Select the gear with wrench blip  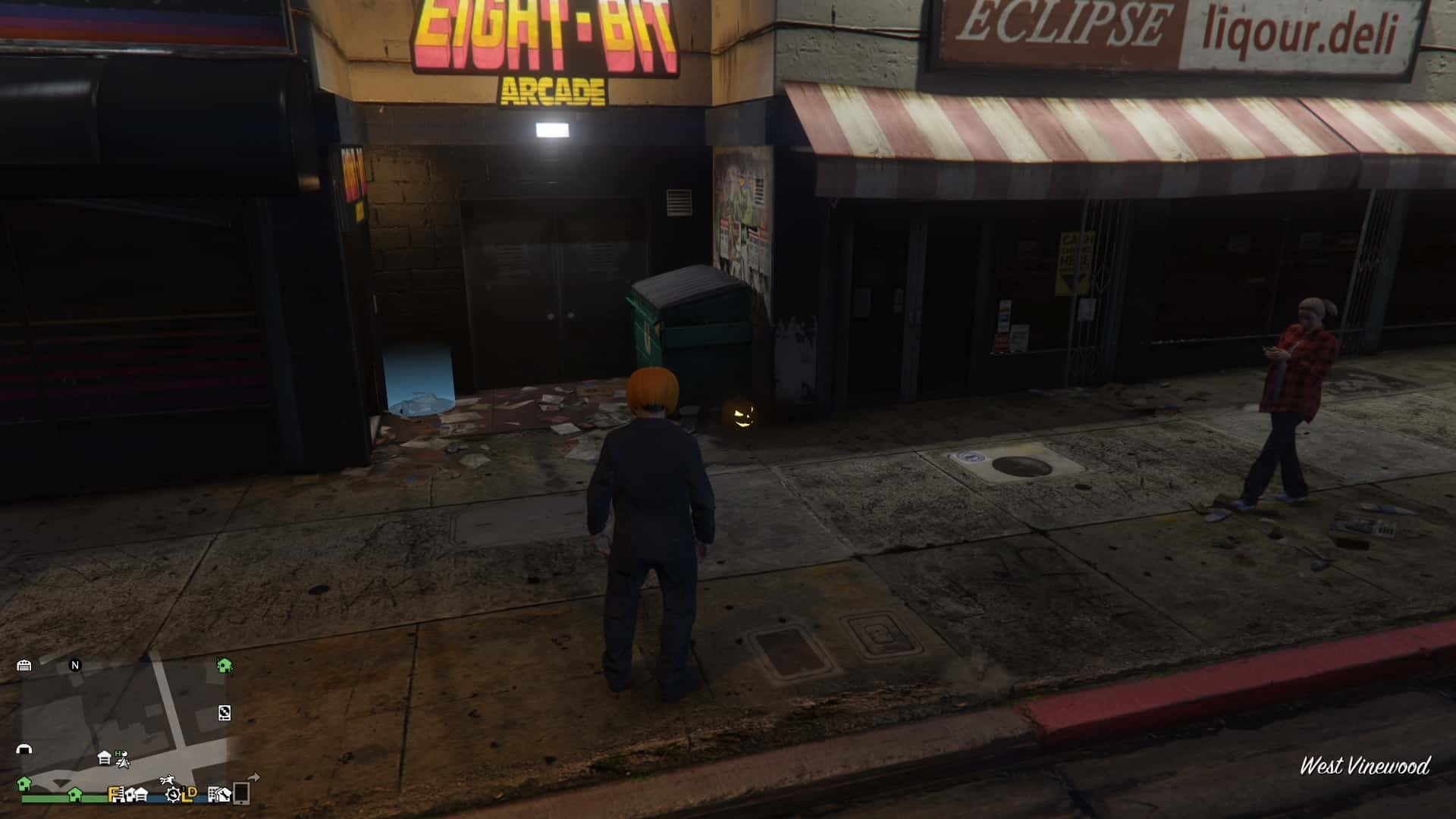click(x=174, y=794)
